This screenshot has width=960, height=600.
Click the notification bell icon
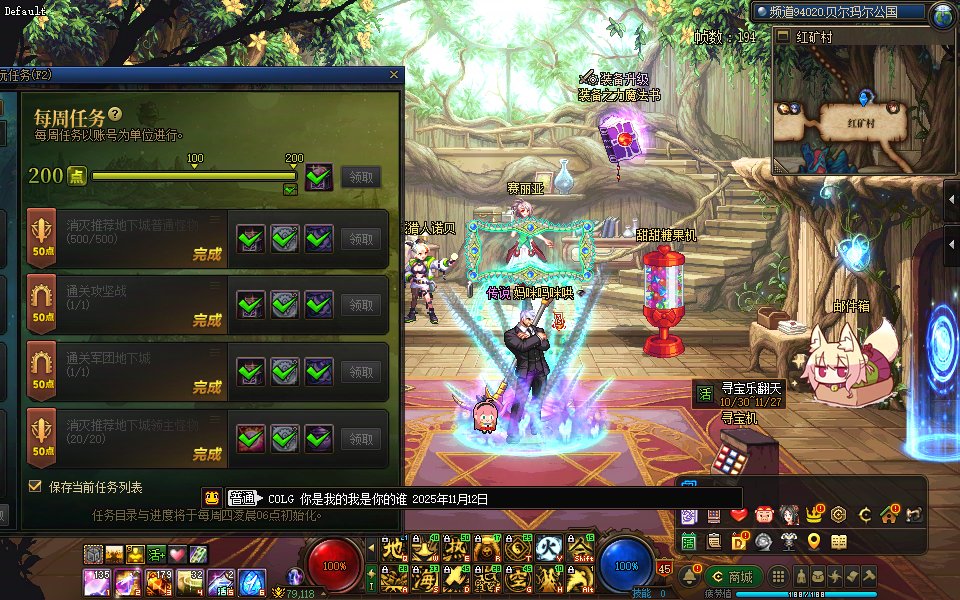coord(689,577)
